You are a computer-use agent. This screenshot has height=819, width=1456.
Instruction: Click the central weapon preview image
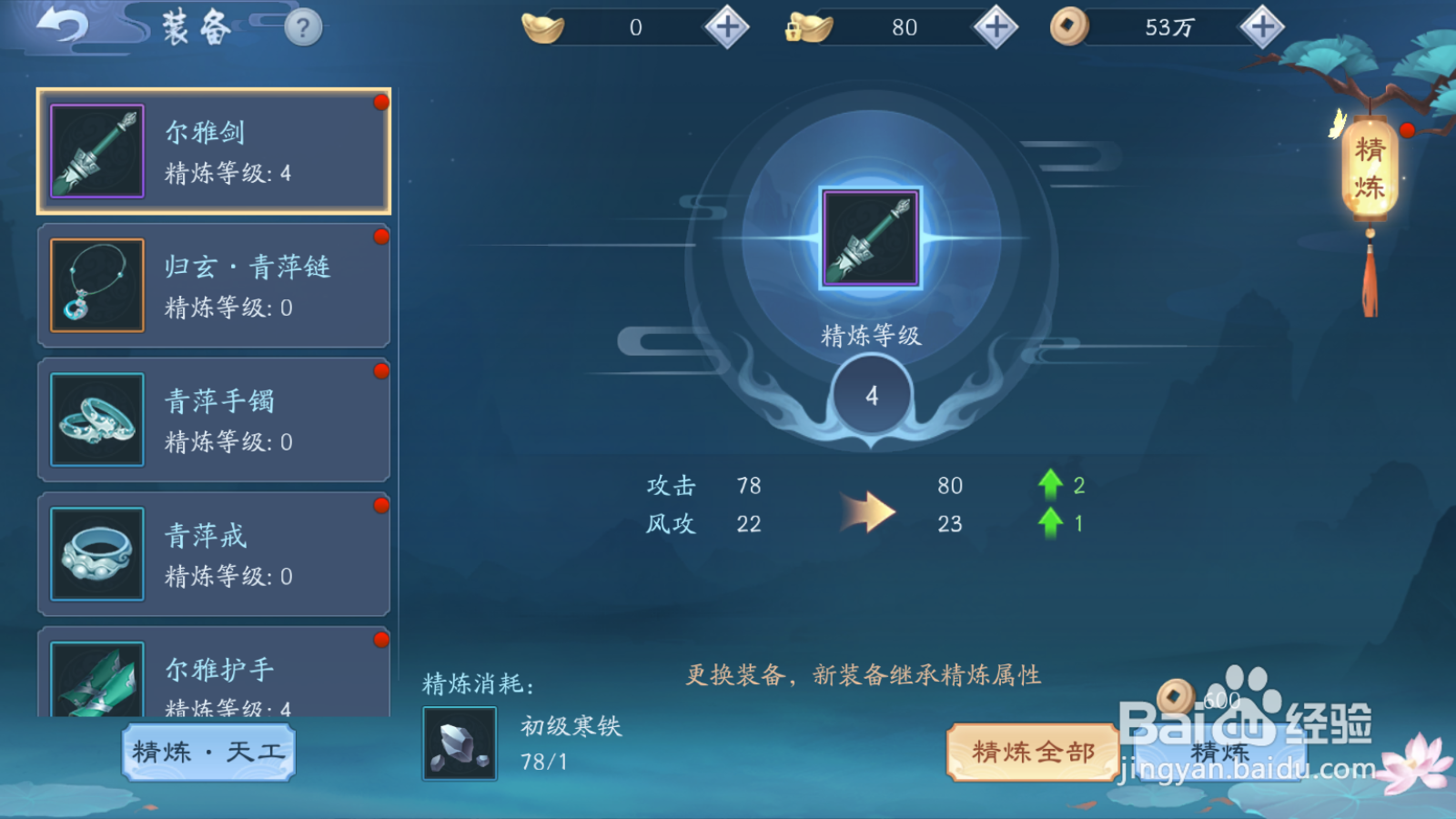pos(871,239)
